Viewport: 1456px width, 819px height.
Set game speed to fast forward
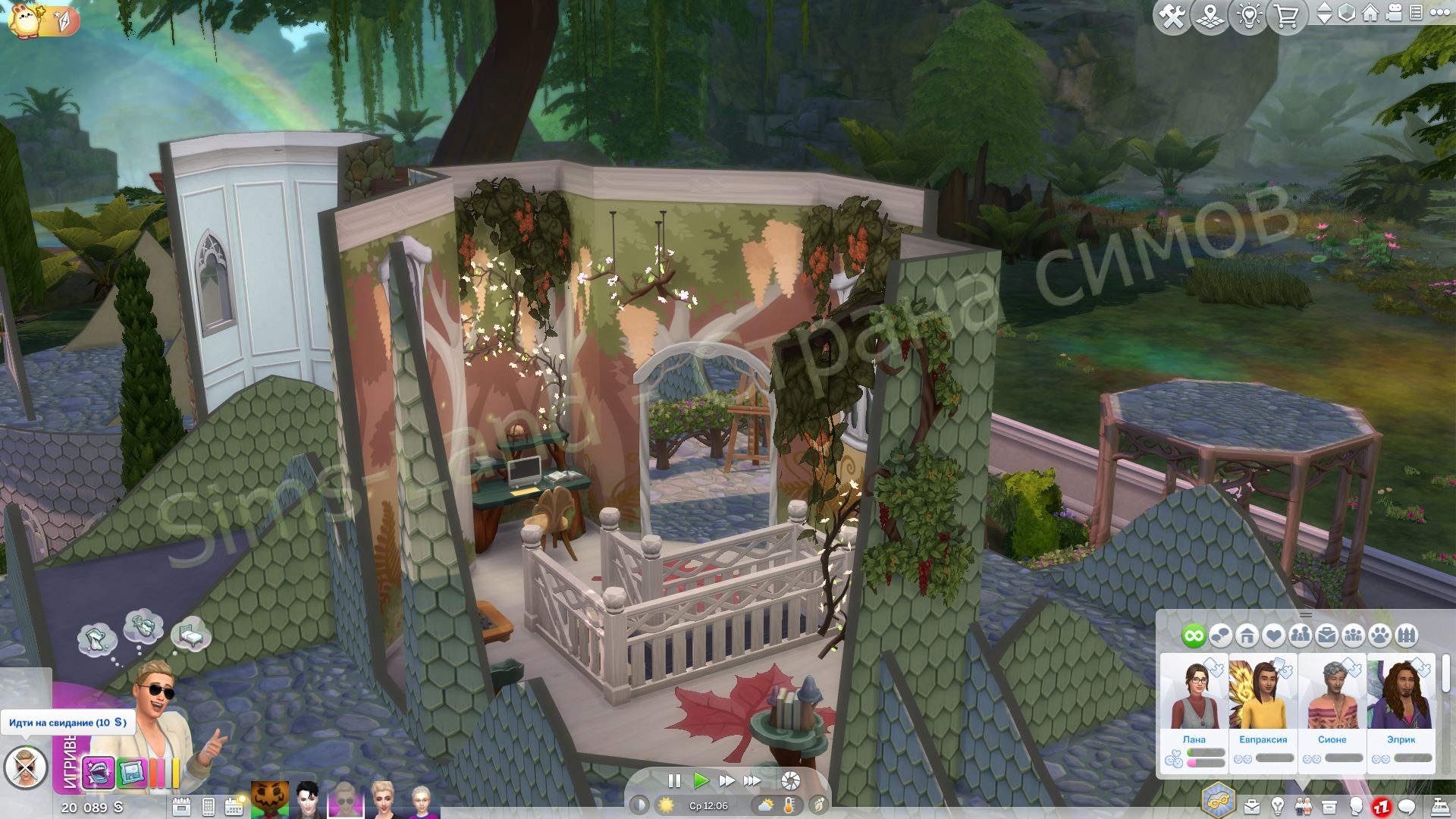(x=726, y=780)
